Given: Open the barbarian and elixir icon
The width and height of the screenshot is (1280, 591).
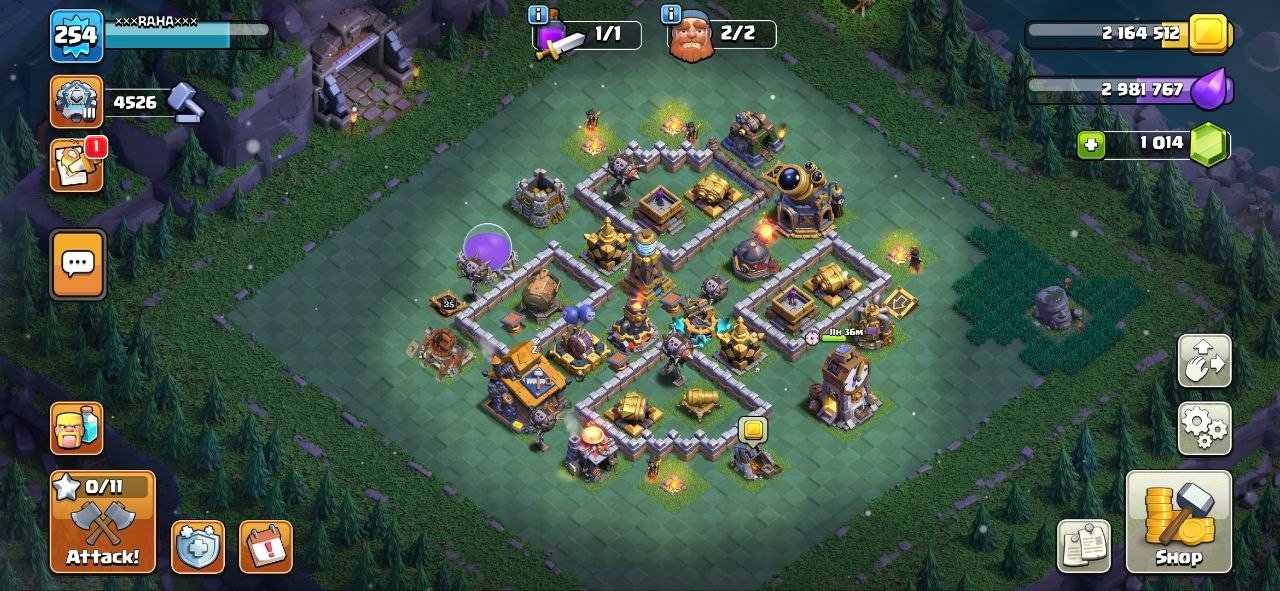Looking at the screenshot, I should click(x=77, y=428).
